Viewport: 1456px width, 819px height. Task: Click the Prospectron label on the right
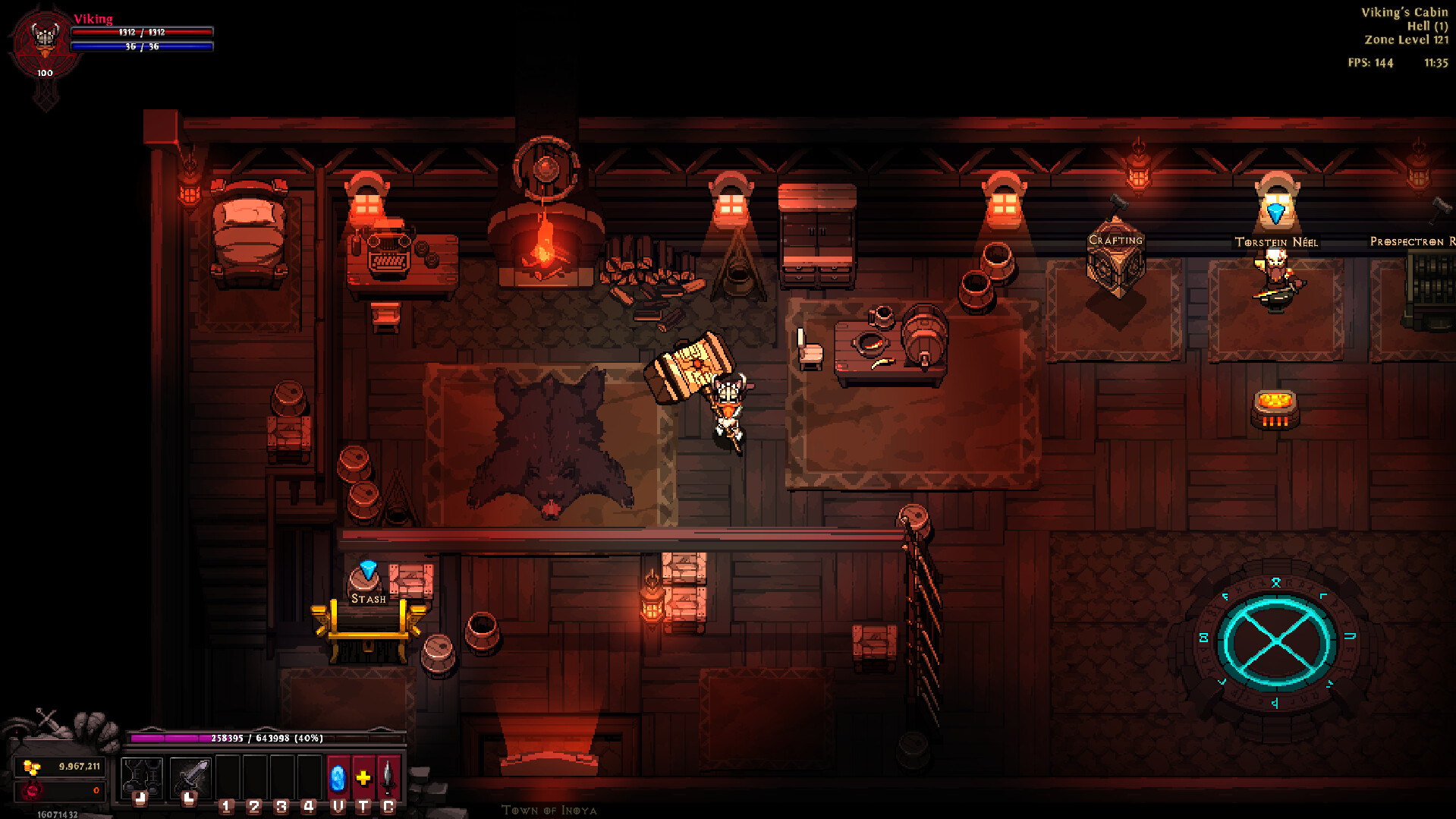[1411, 242]
